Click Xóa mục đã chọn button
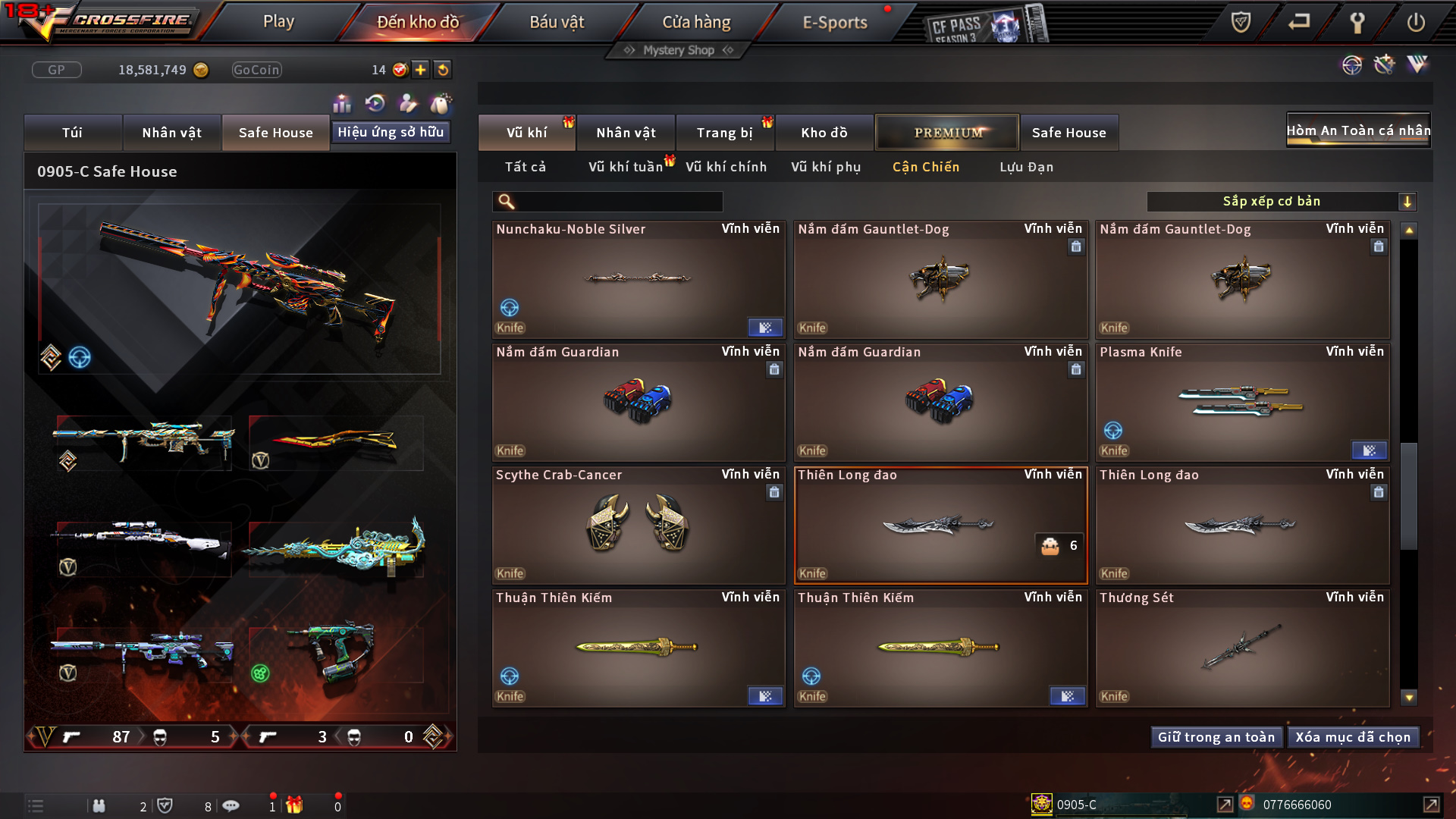Viewport: 1456px width, 819px height. 1353,737
